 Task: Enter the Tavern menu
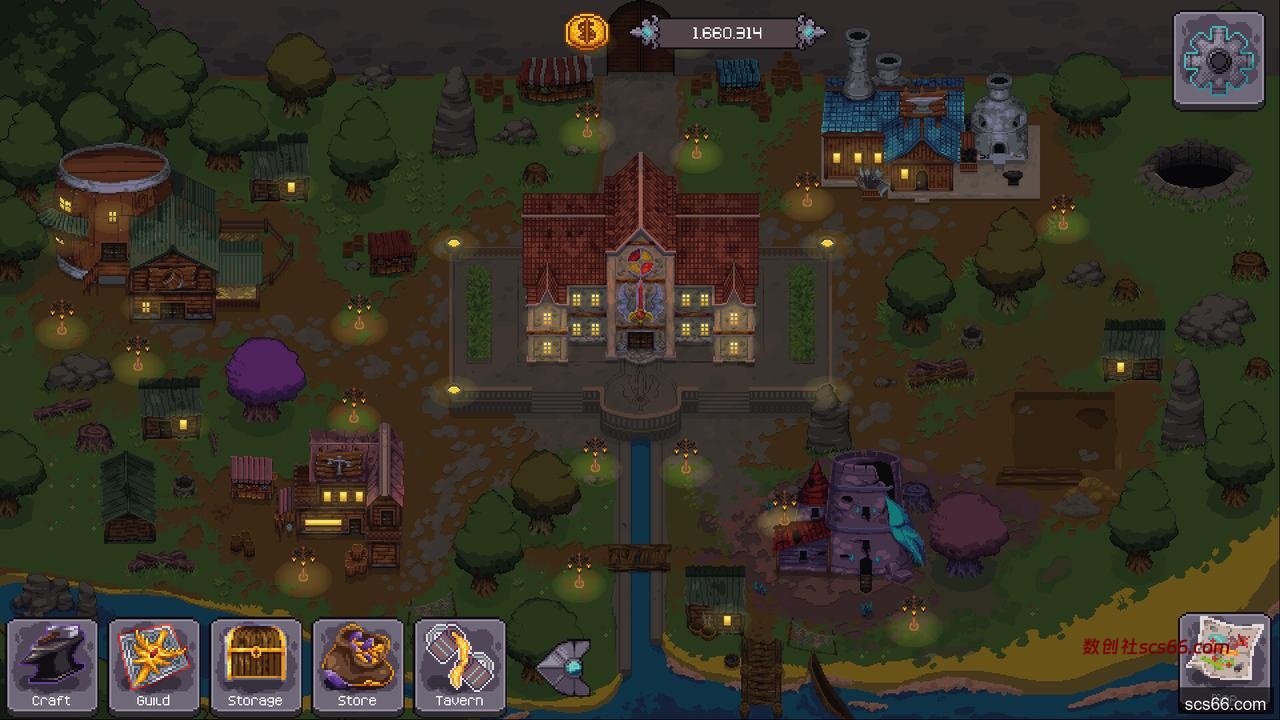pos(460,665)
